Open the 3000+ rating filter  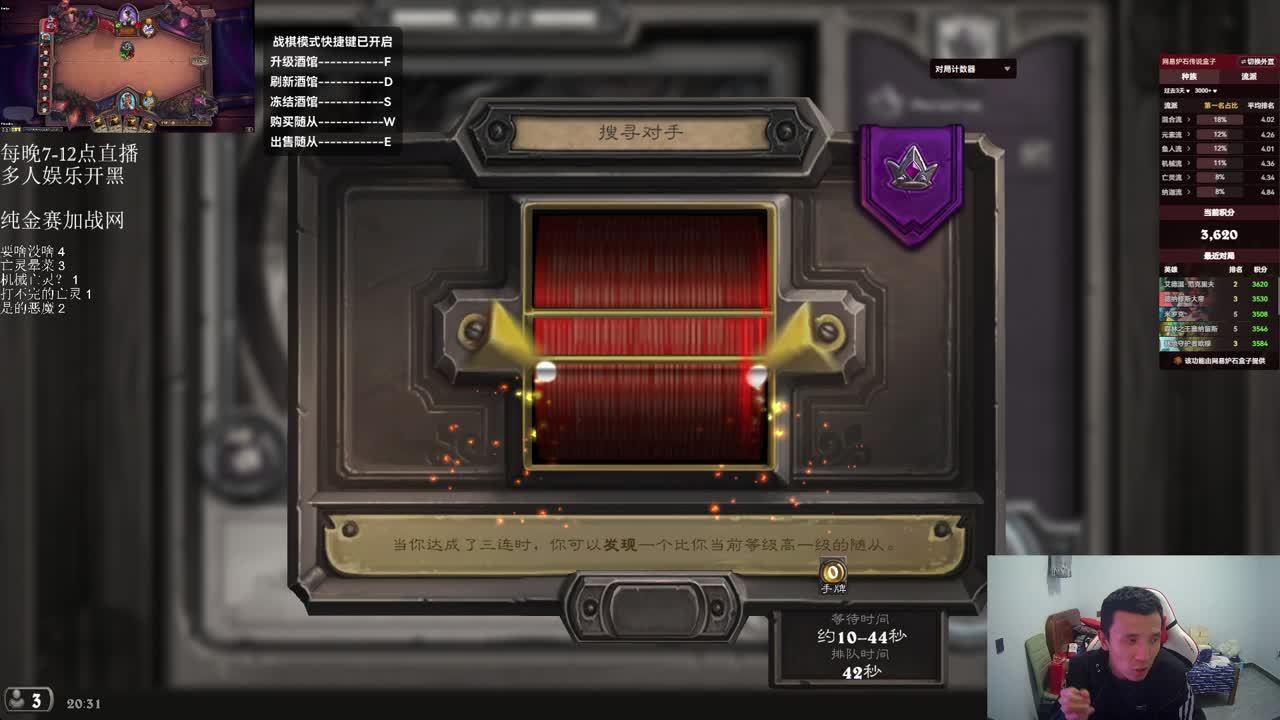click(1206, 91)
